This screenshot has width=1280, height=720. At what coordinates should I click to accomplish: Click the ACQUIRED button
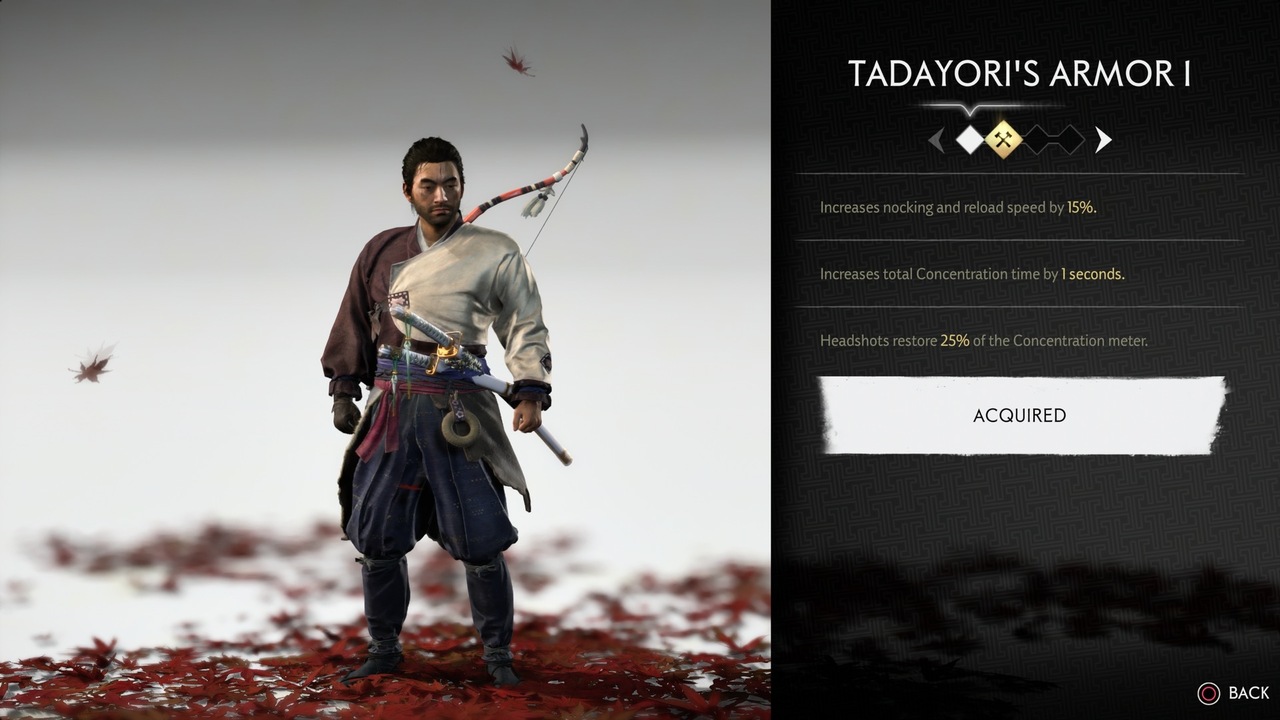click(1019, 416)
